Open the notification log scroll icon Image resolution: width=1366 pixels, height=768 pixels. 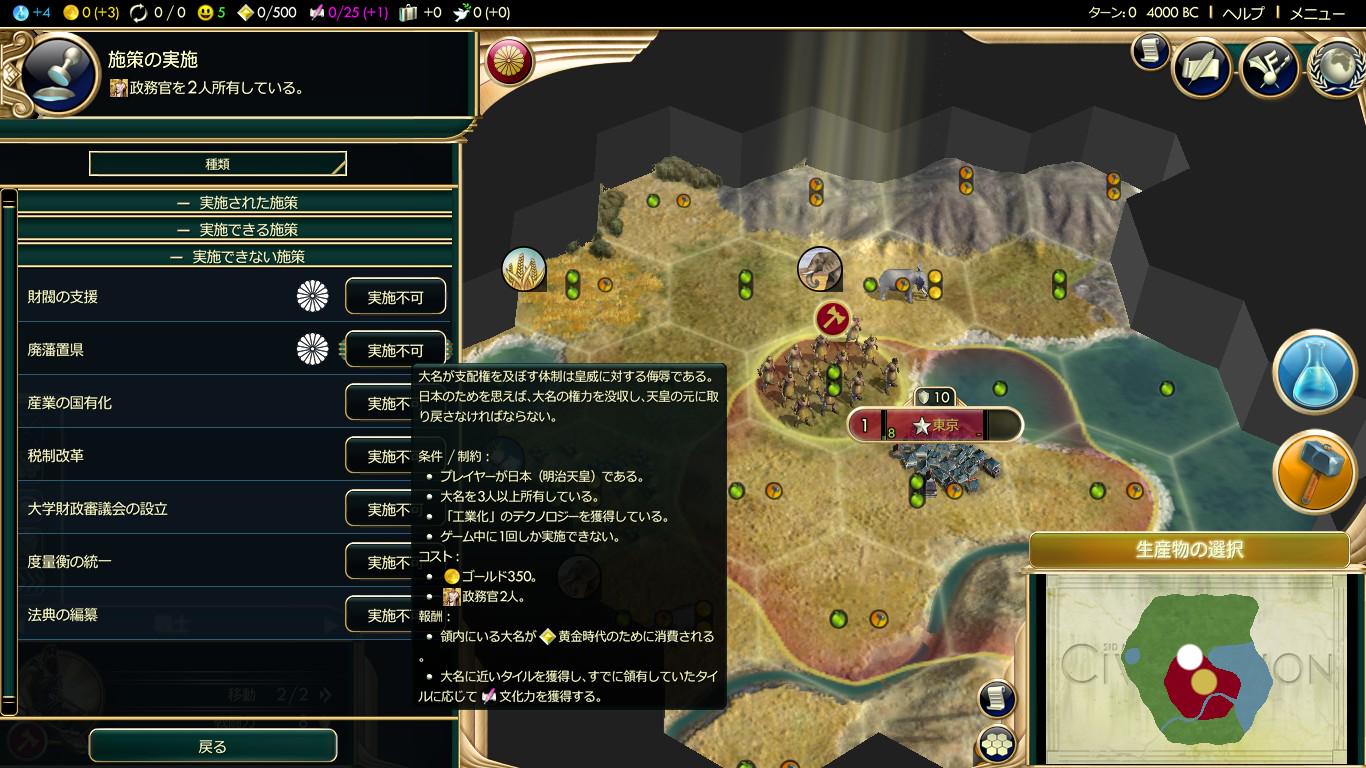click(x=994, y=700)
